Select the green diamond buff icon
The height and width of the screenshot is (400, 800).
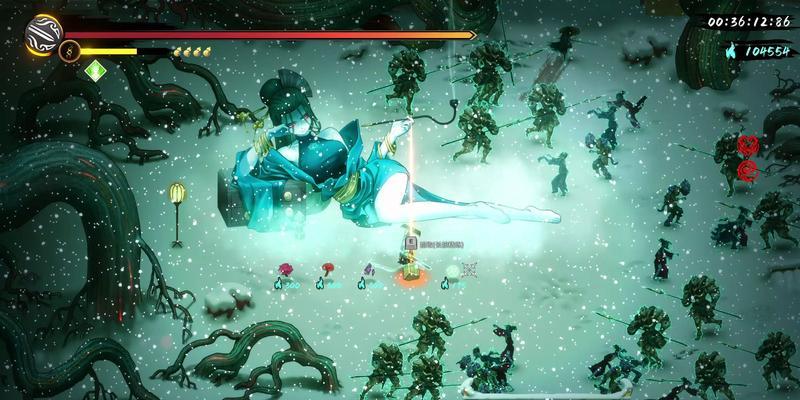click(96, 70)
